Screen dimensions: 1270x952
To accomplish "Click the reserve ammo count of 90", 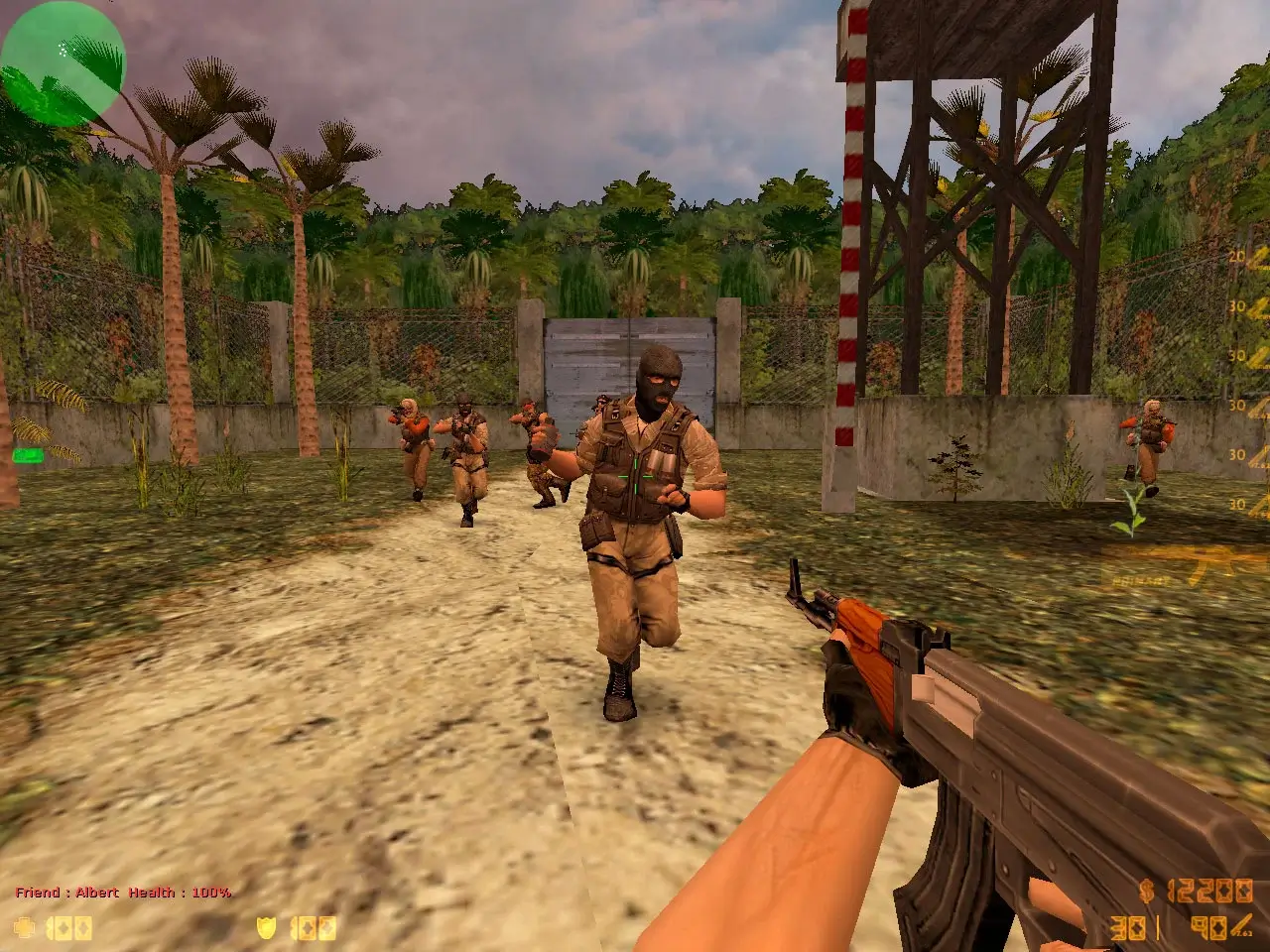I will 1209,928.
